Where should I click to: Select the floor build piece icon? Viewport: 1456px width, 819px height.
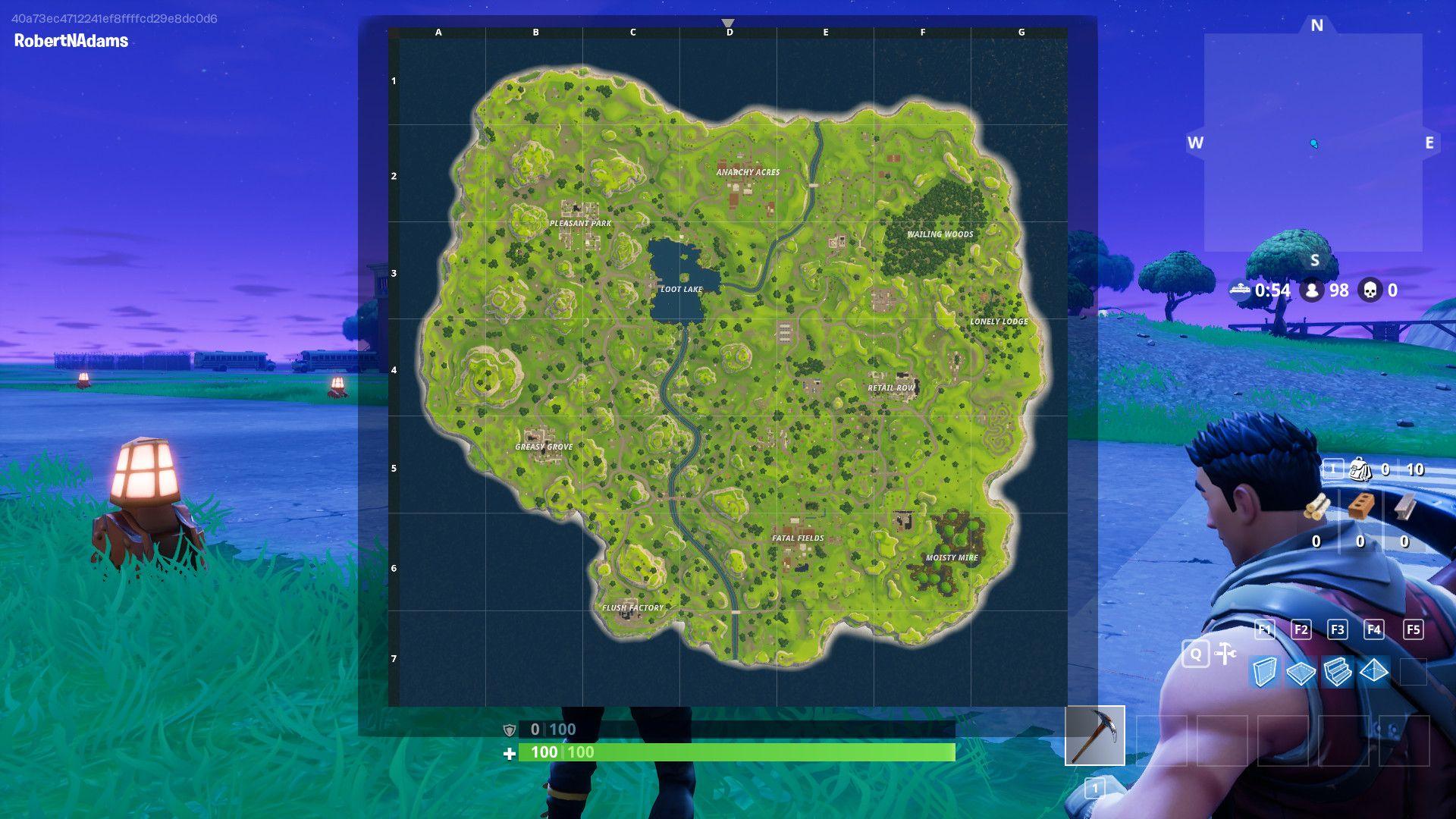[1301, 672]
